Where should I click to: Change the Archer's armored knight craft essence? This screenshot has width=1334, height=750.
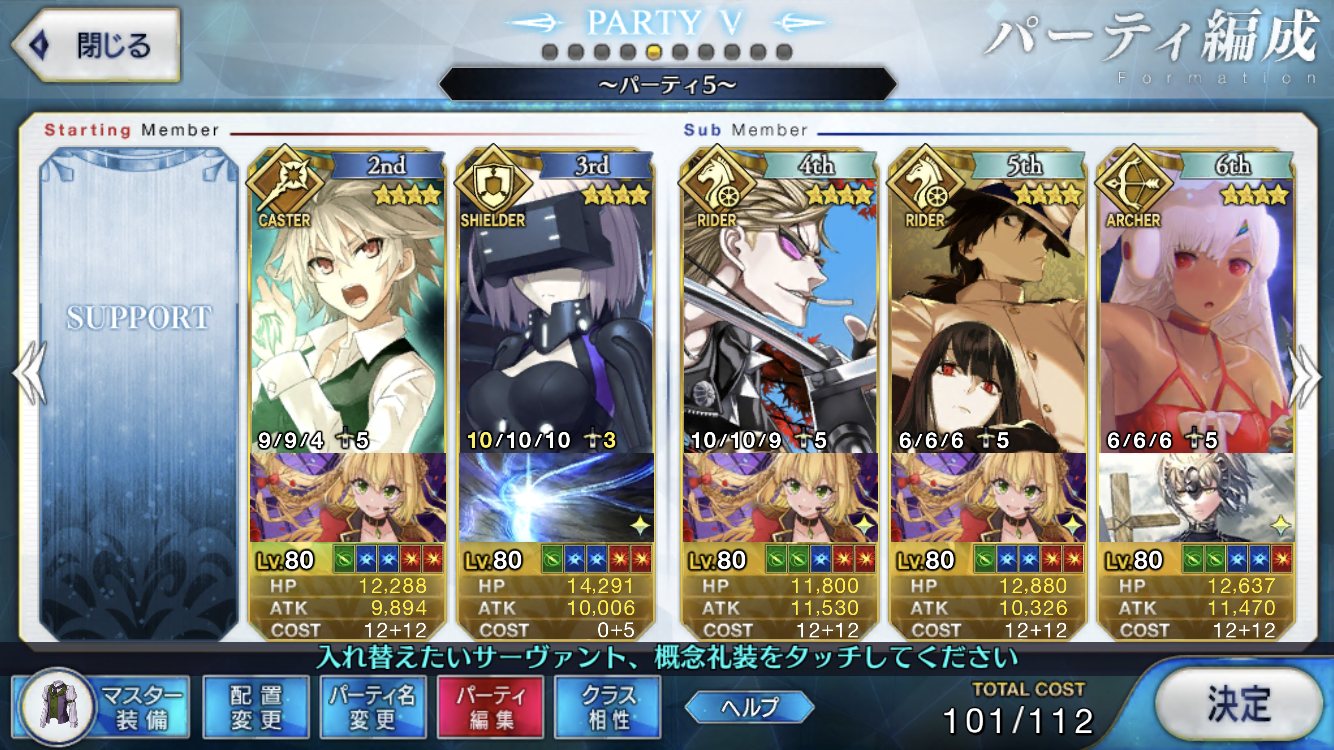tap(1198, 497)
